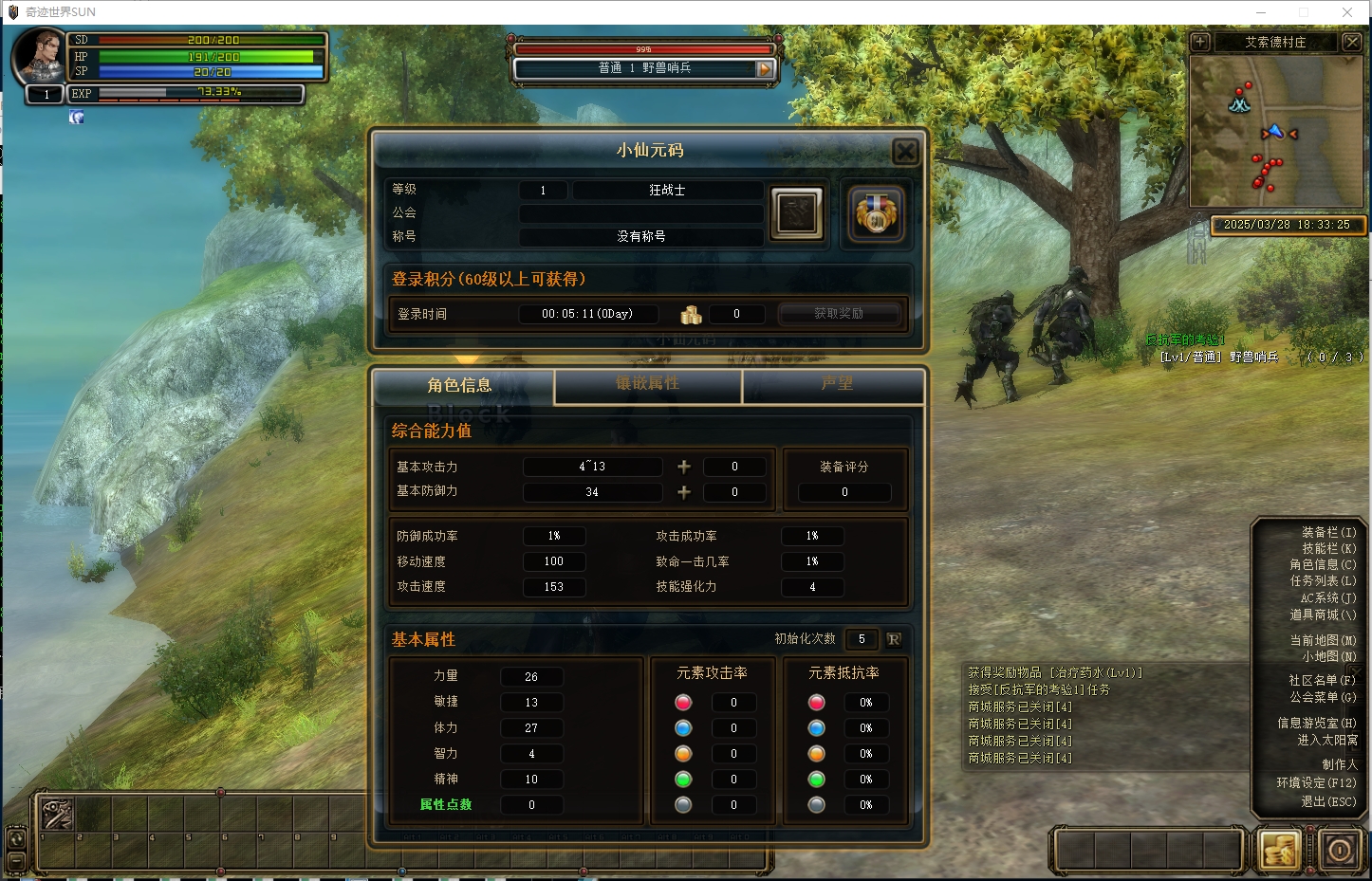Switch to the 镶嵌属性 tab

pyautogui.click(x=647, y=384)
